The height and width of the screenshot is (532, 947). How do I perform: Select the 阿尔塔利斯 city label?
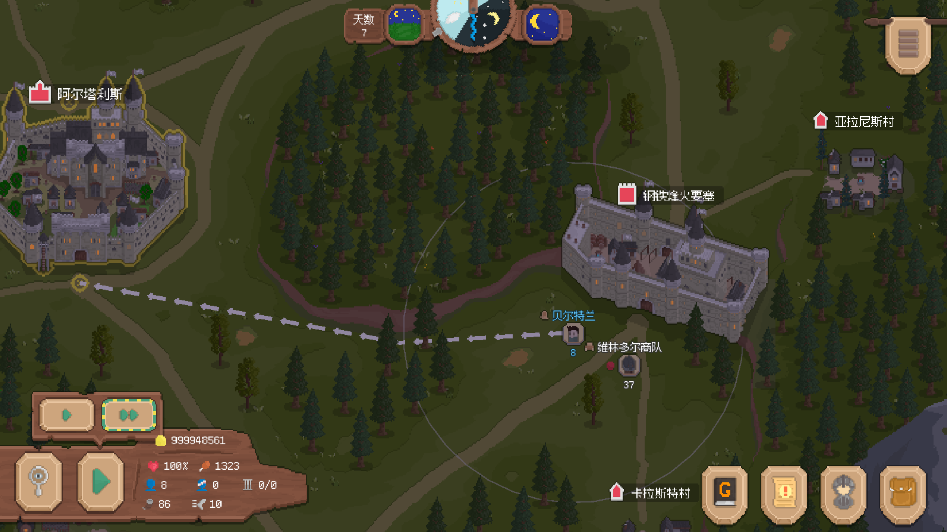click(88, 94)
